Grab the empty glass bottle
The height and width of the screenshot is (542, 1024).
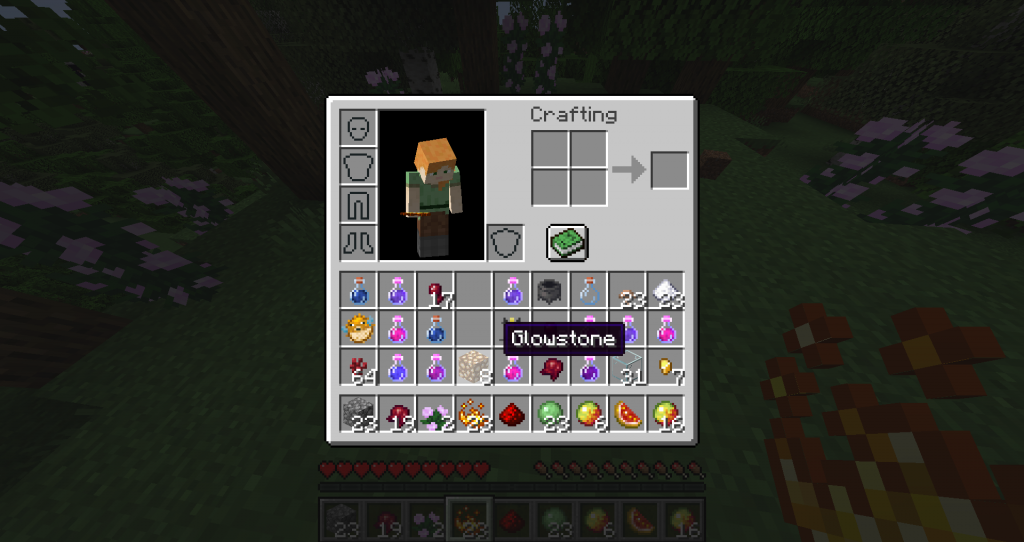(x=589, y=291)
